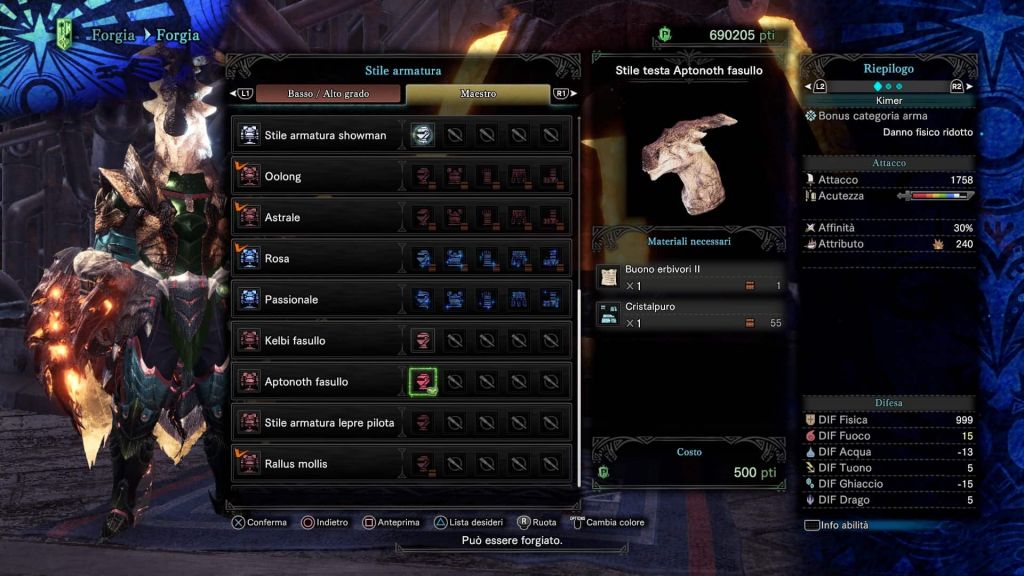
Task: Select Stile armatura lepre pilota
Action: coord(329,423)
